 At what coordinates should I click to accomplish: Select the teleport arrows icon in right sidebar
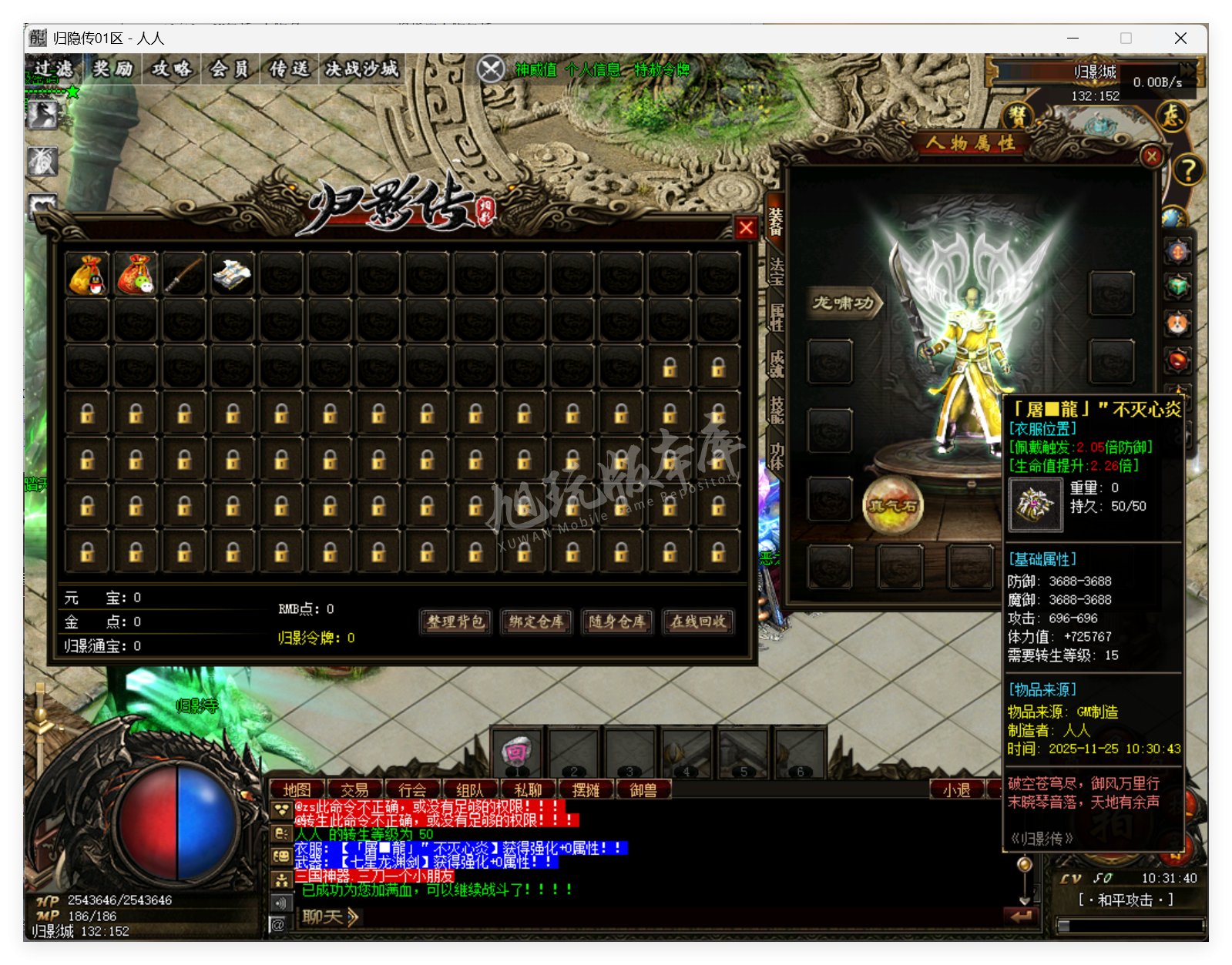click(1179, 250)
